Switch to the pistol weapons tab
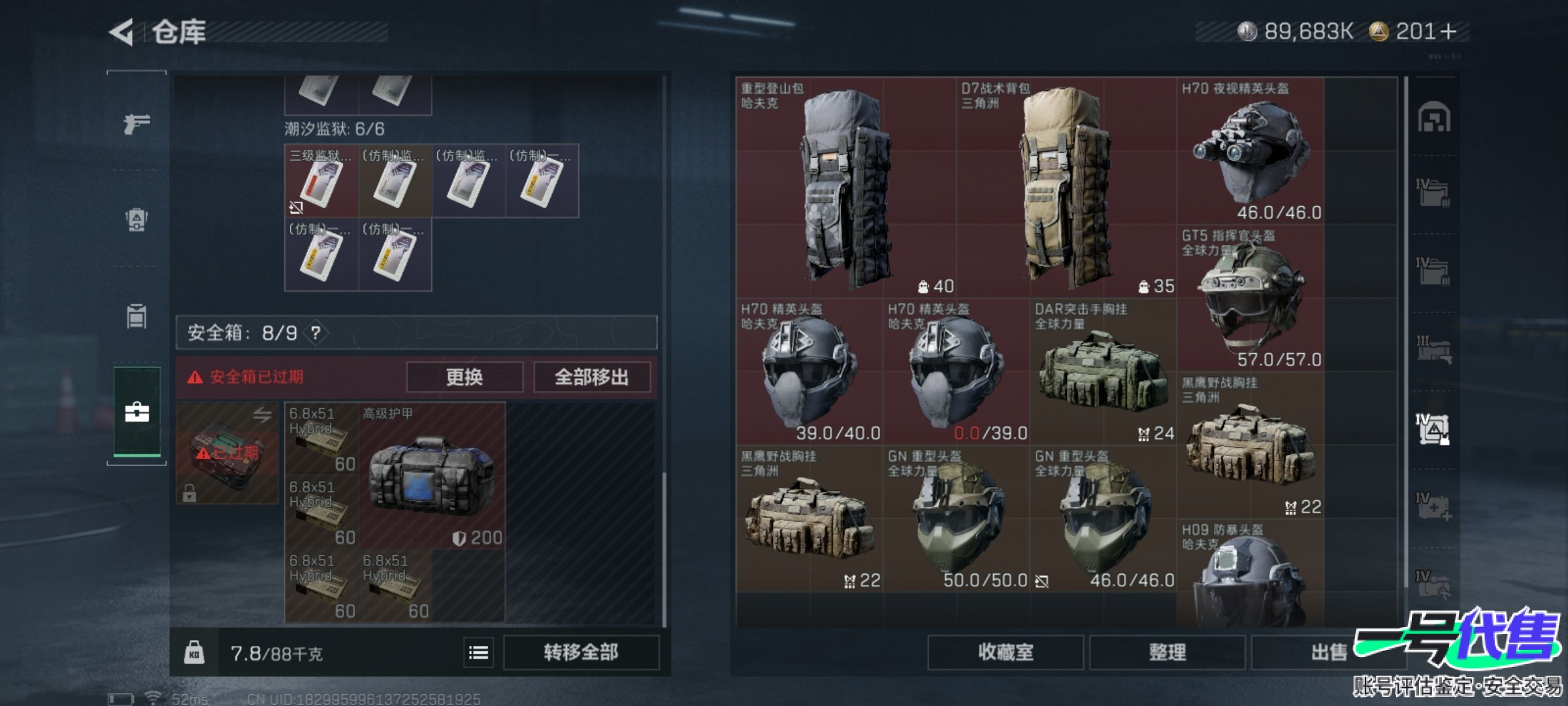 coord(137,123)
